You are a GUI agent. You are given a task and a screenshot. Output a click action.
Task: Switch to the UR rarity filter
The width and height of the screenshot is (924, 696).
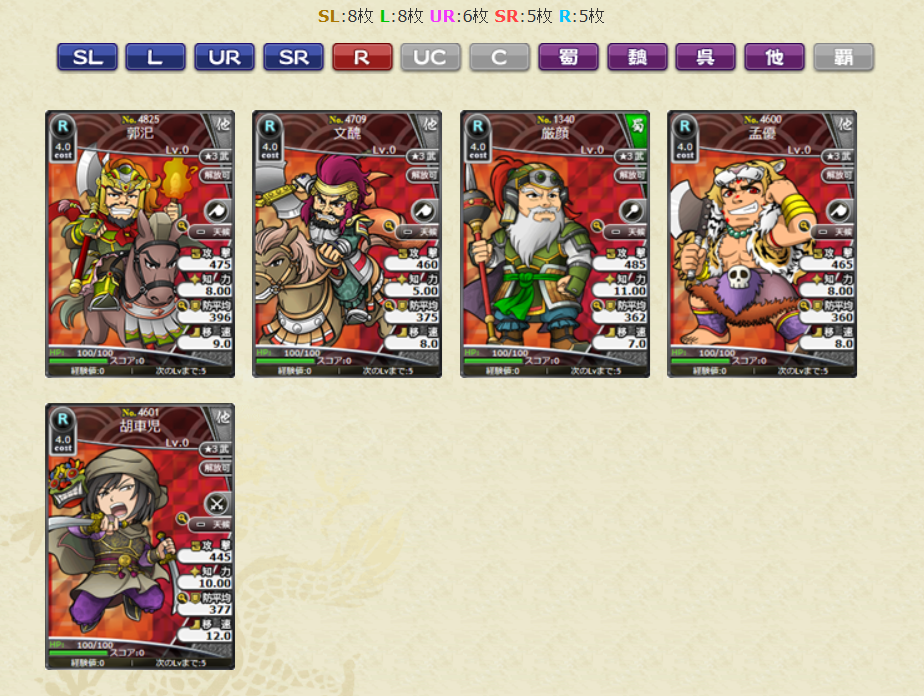224,58
